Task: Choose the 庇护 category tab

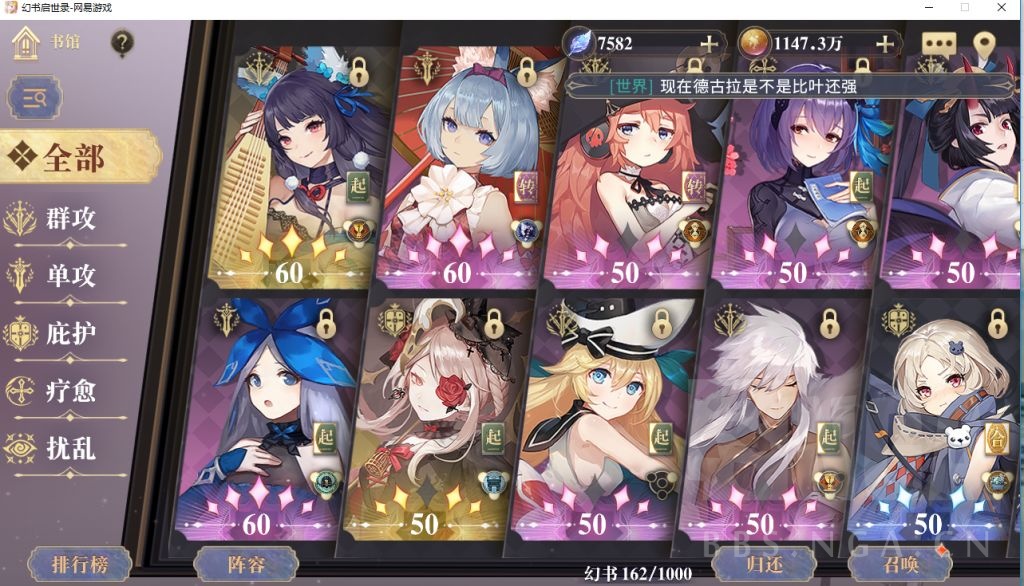Action: click(68, 333)
